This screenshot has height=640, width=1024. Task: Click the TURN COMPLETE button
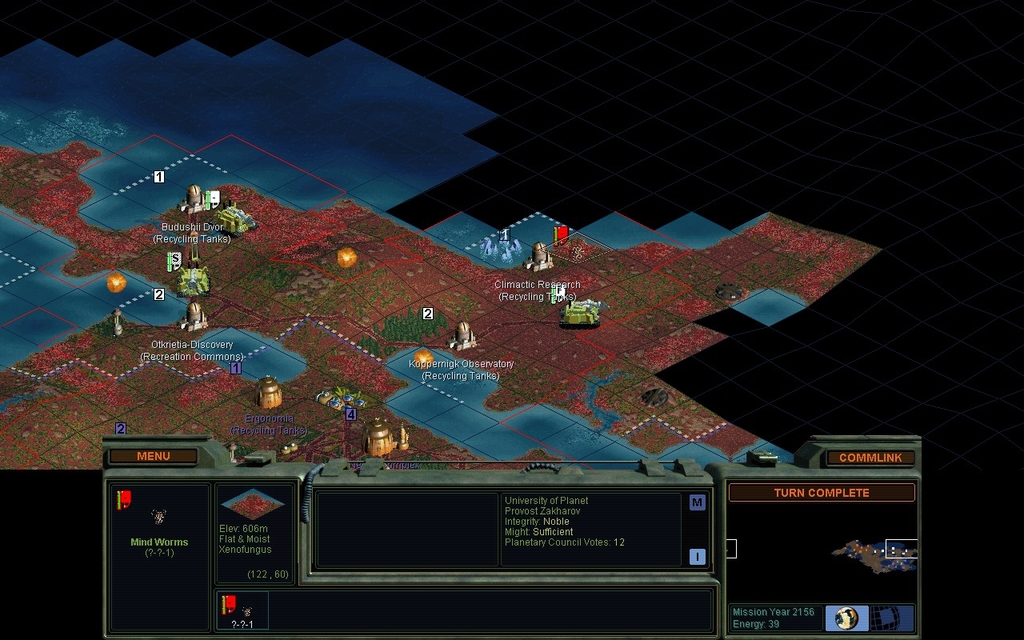(x=821, y=493)
